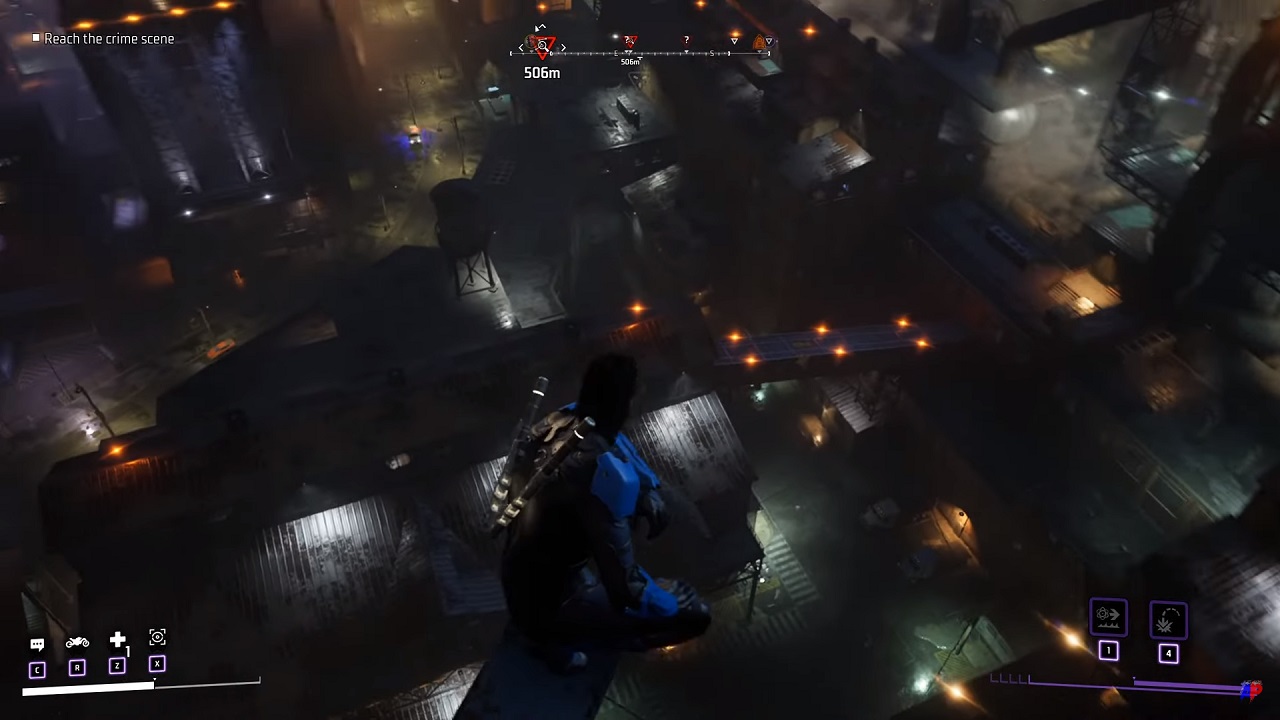Summon the motorcycle with the bike icon

pos(77,642)
